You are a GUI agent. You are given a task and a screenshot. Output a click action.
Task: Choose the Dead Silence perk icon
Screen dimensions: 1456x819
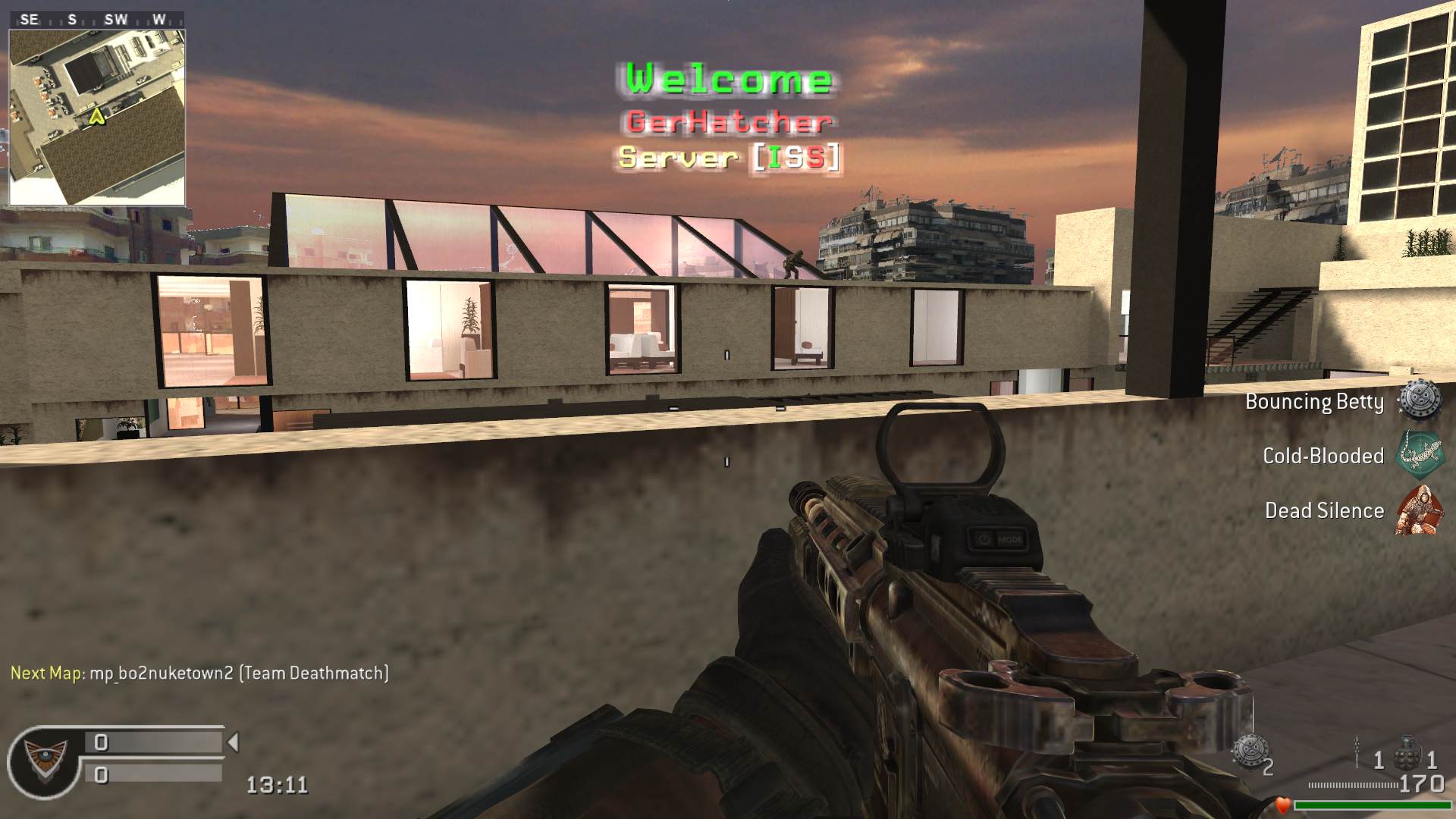pos(1419,510)
